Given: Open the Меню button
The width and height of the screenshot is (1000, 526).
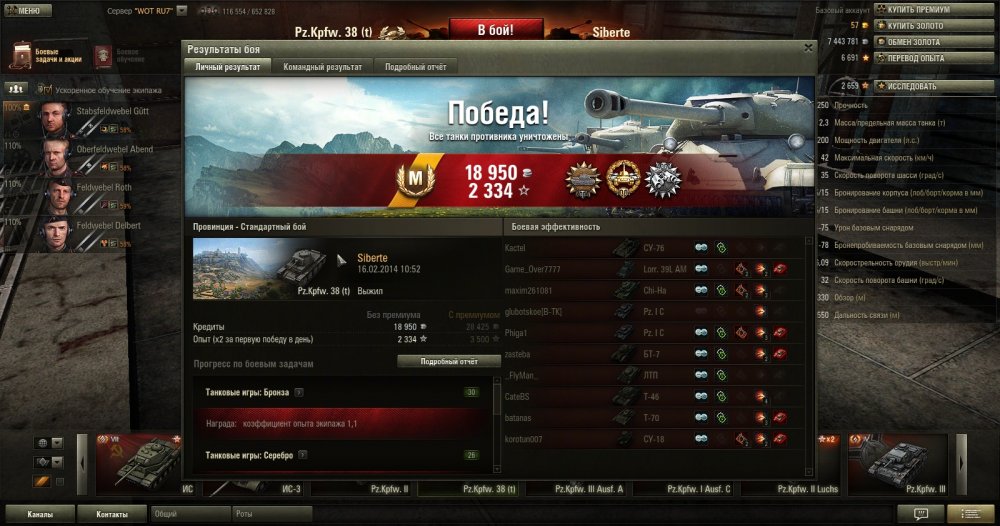Looking at the screenshot, I should (x=27, y=10).
